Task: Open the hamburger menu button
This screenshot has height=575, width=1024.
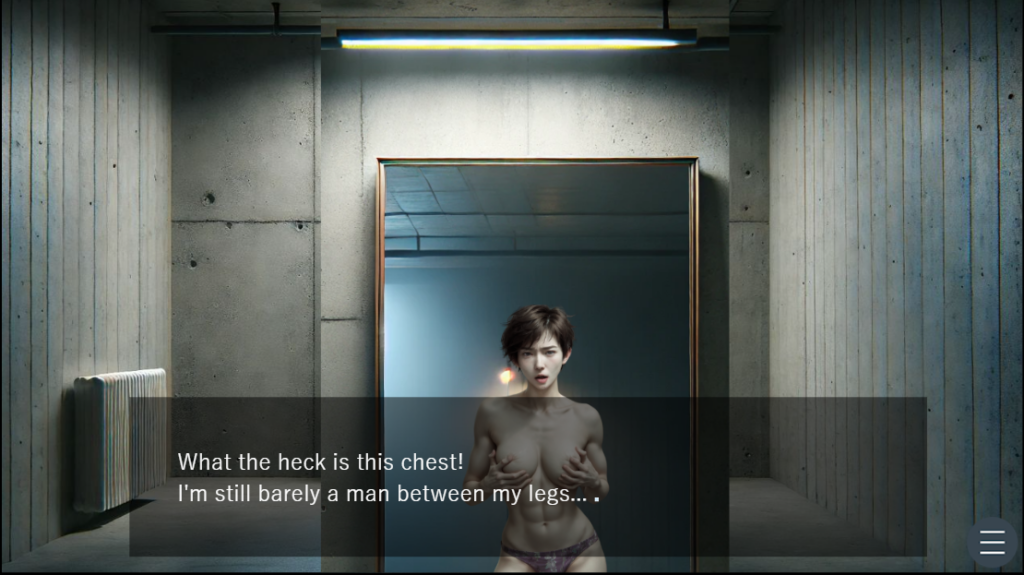Action: (x=992, y=542)
